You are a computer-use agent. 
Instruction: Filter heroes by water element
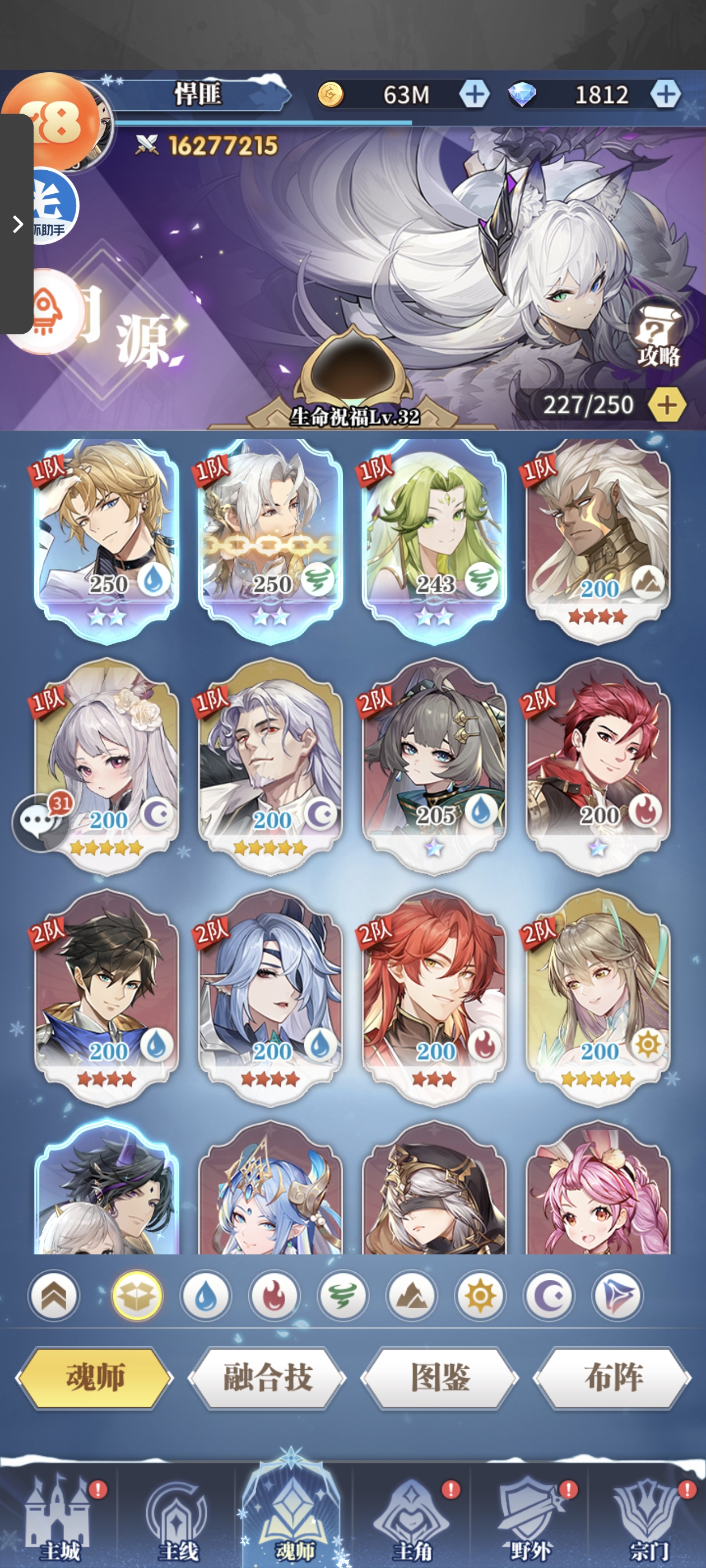pos(206,1296)
